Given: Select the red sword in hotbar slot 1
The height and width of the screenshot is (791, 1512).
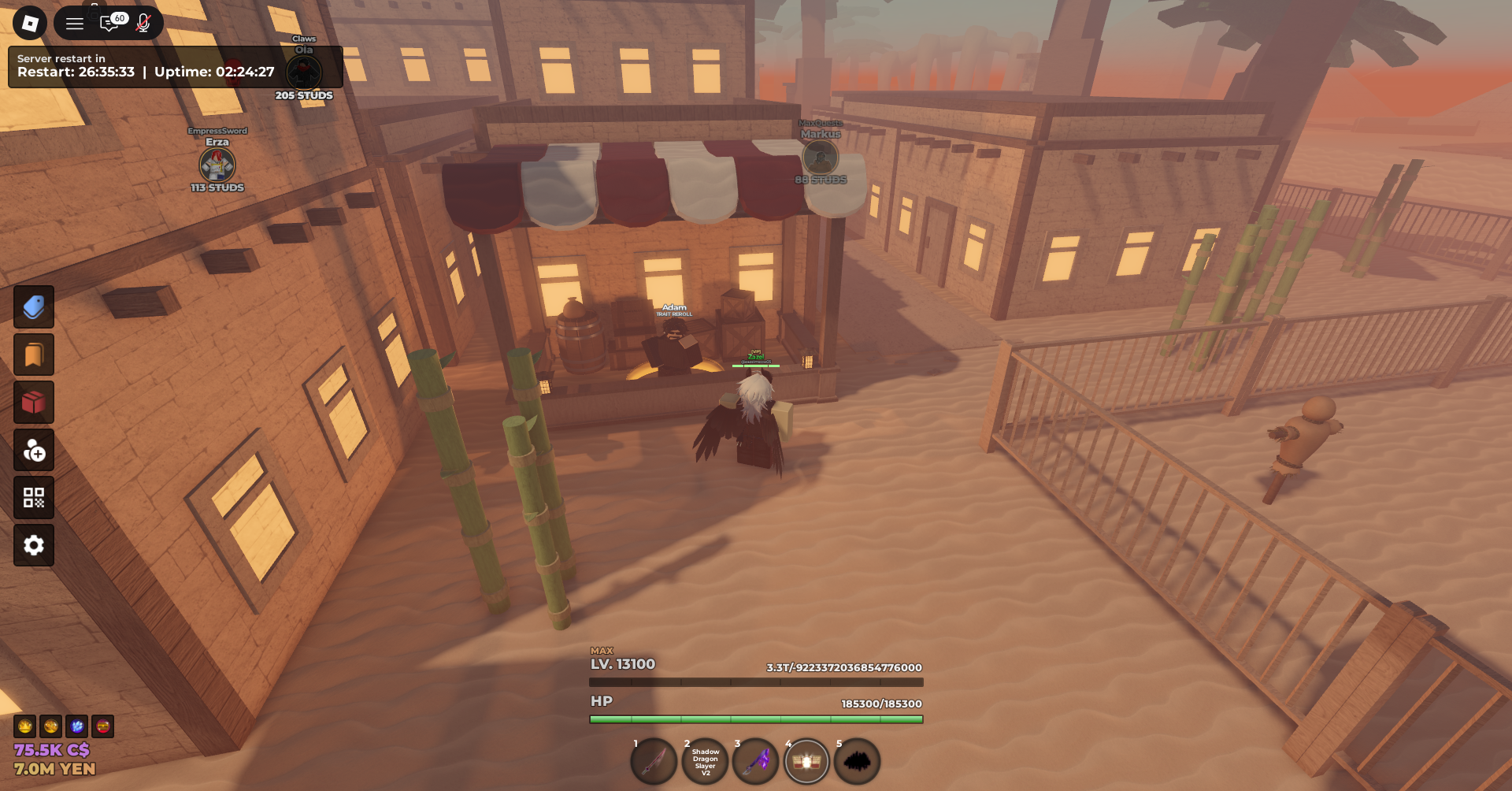Looking at the screenshot, I should click(654, 762).
